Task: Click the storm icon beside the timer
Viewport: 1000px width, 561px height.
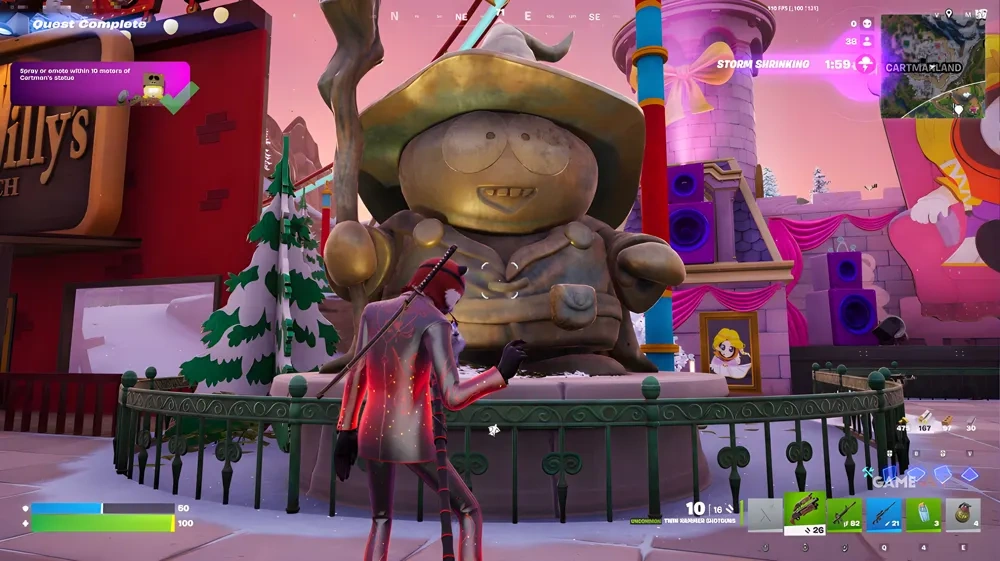Action: tap(864, 64)
